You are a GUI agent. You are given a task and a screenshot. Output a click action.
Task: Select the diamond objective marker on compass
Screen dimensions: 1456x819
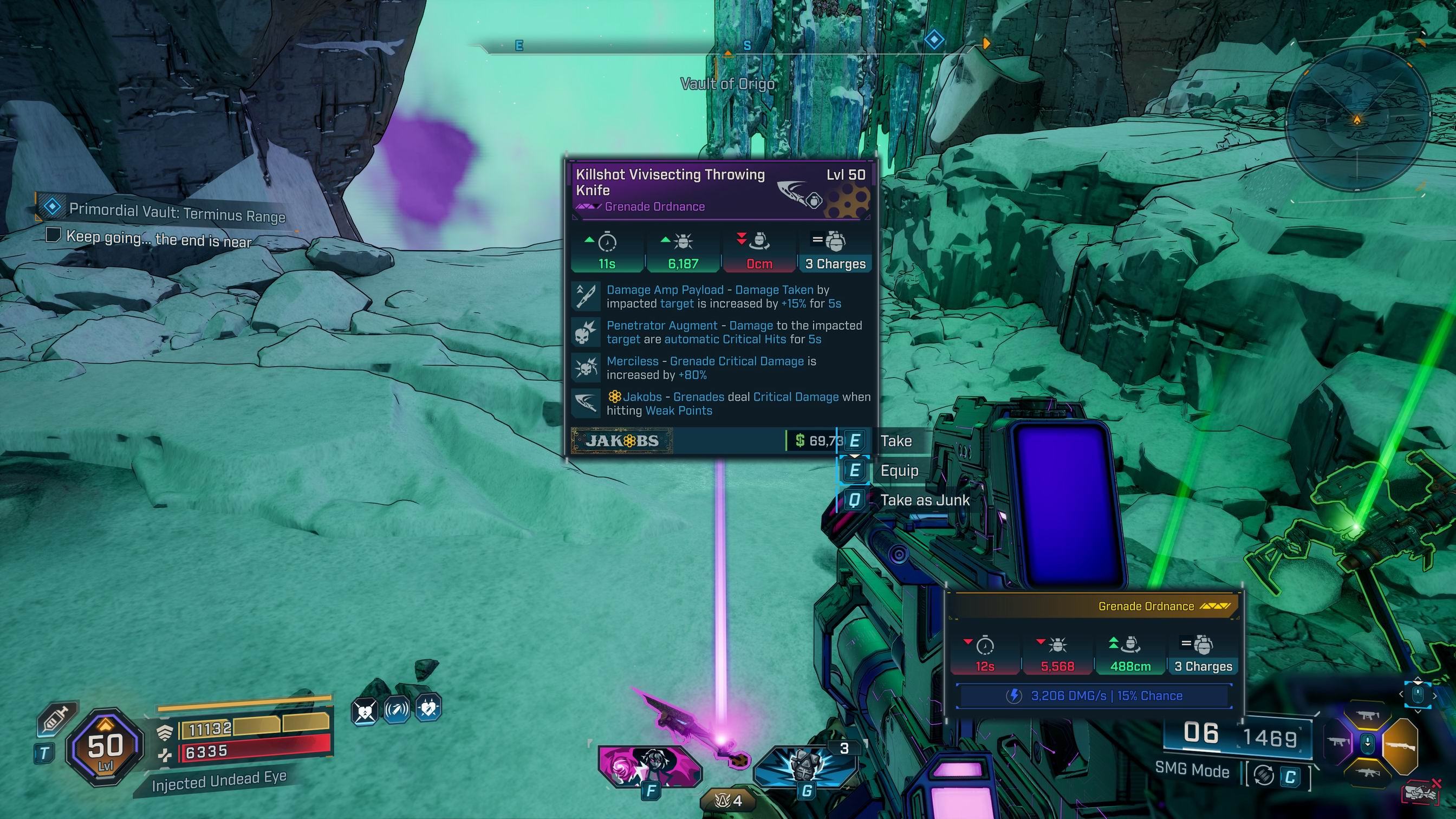point(934,41)
